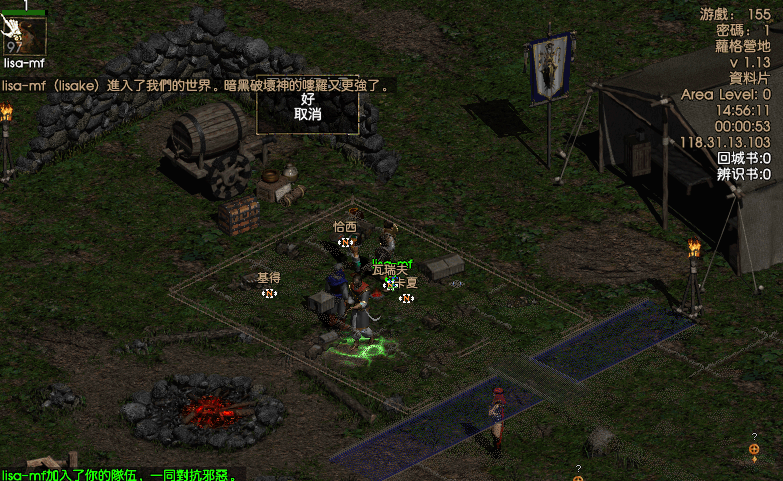Choose 好 in the dialog box
The image size is (783, 481).
(x=307, y=99)
